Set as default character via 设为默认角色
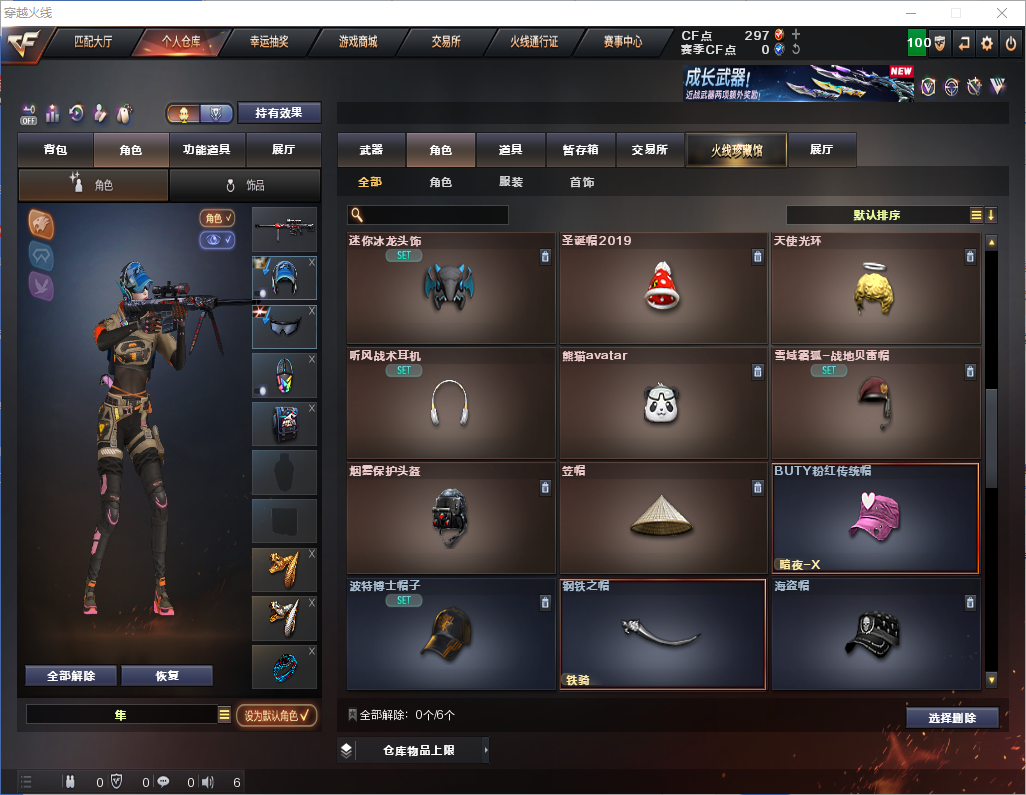This screenshot has height=795, width=1026. tap(277, 715)
